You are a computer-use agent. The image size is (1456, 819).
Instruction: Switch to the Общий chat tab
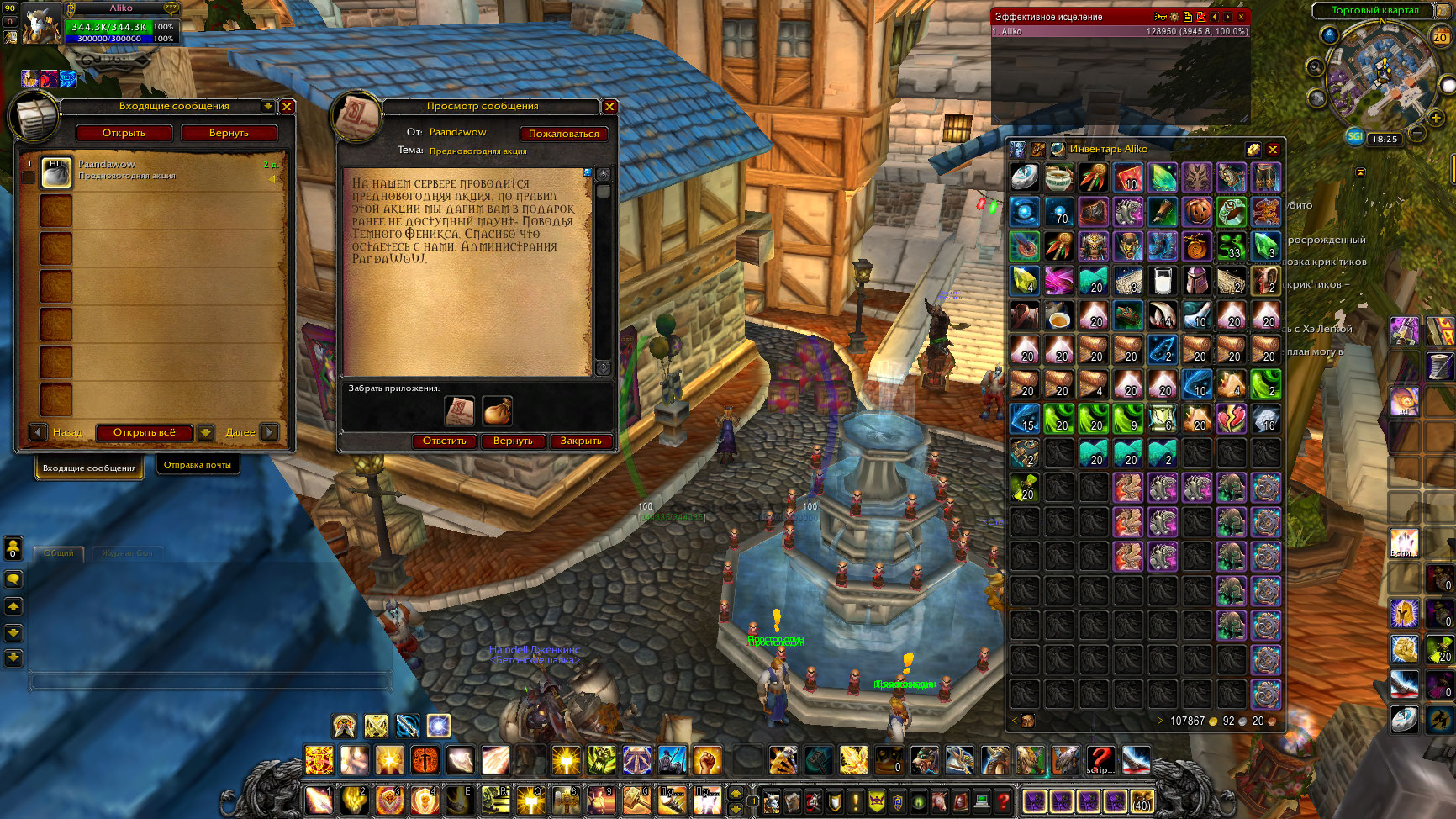[59, 553]
